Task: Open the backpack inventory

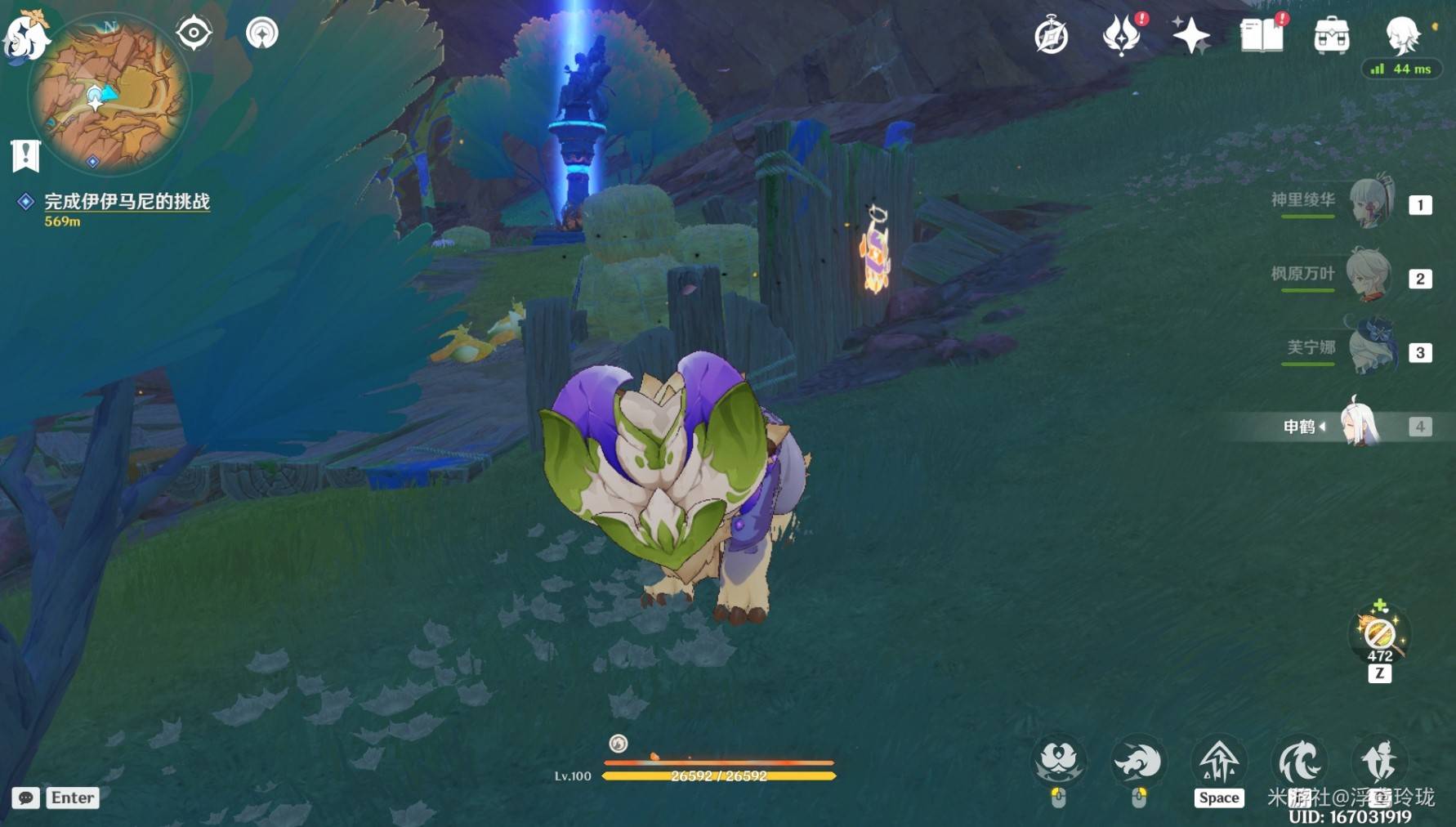Action: click(1331, 36)
